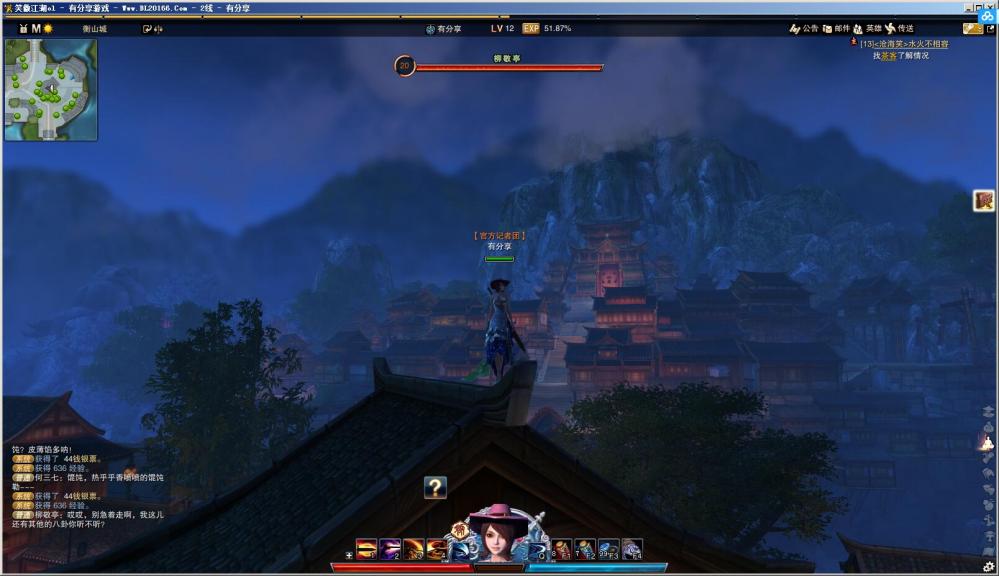Use the blue potion in slot F2

point(586,549)
